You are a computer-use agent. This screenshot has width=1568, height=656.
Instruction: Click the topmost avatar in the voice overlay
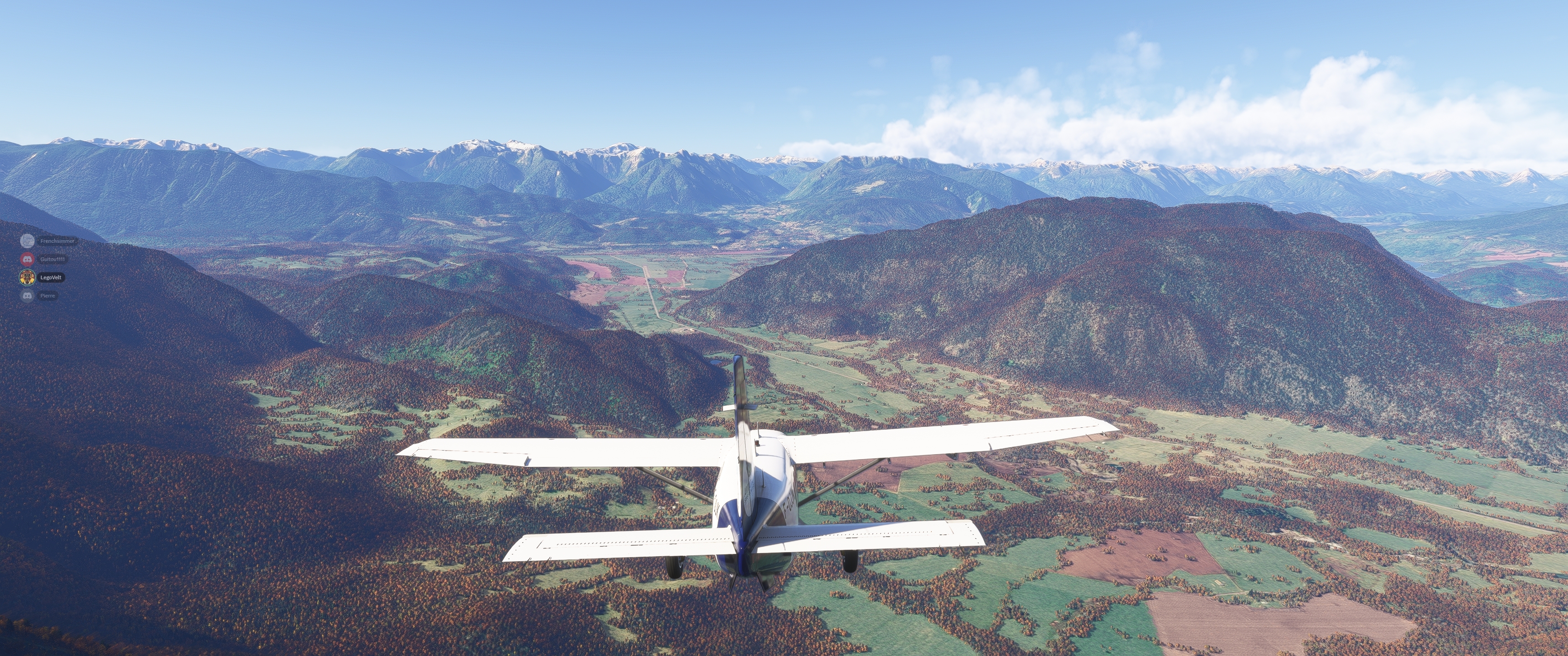click(x=27, y=241)
